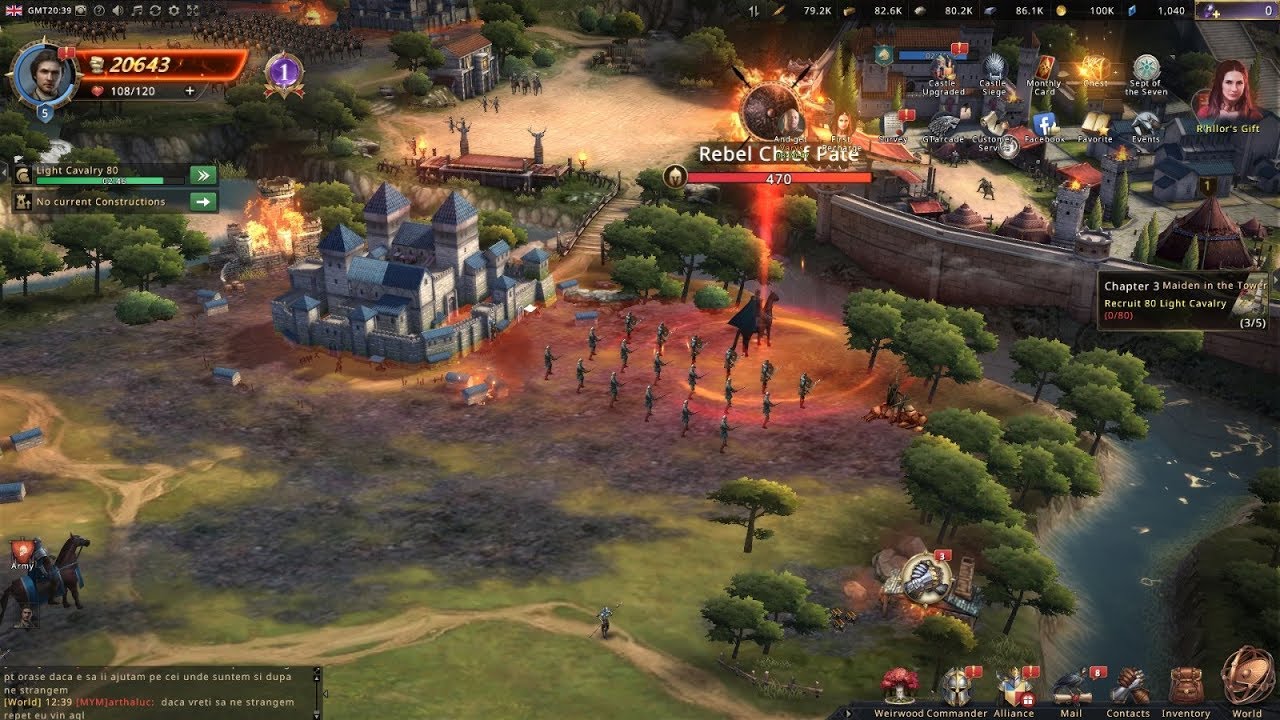Open the game settings gear
This screenshot has height=720, width=1280.
coord(175,10)
